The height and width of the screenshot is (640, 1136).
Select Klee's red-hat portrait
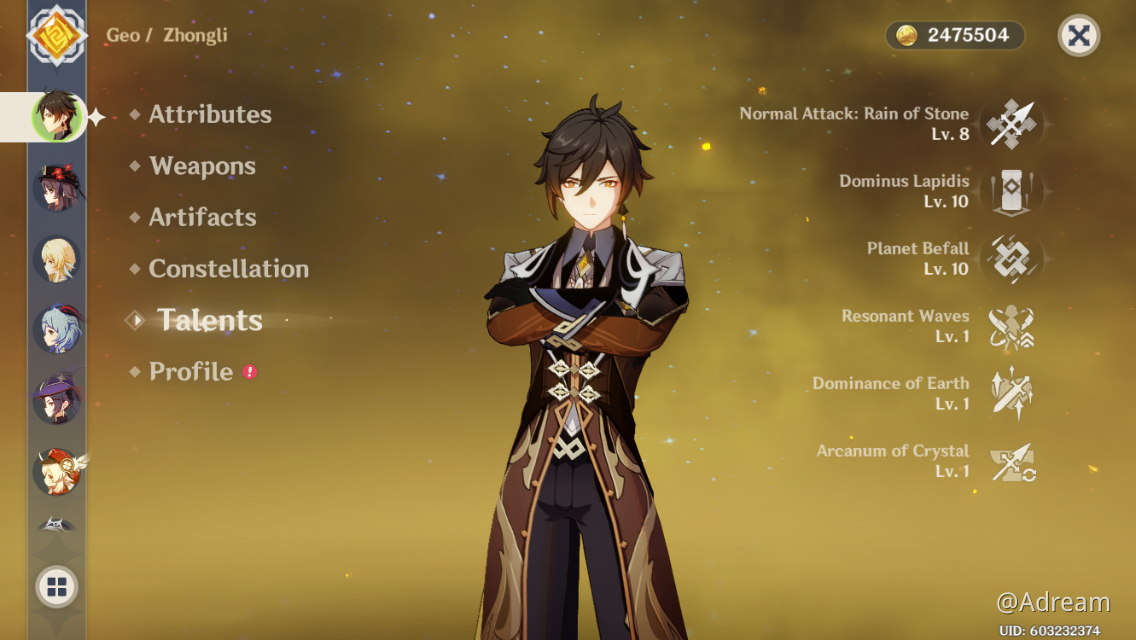(x=57, y=471)
